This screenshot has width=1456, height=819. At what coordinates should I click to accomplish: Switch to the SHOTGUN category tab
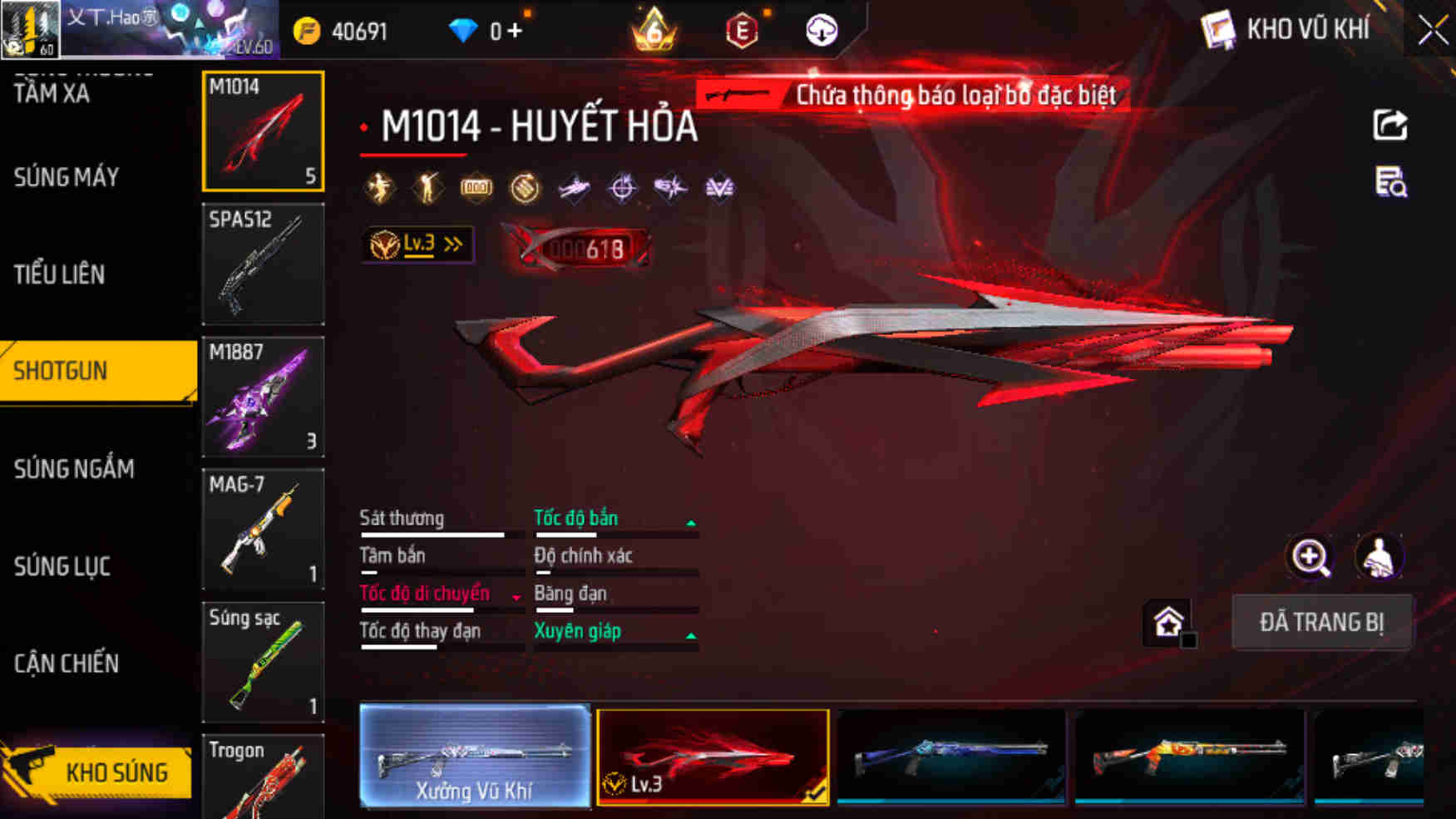tap(62, 372)
